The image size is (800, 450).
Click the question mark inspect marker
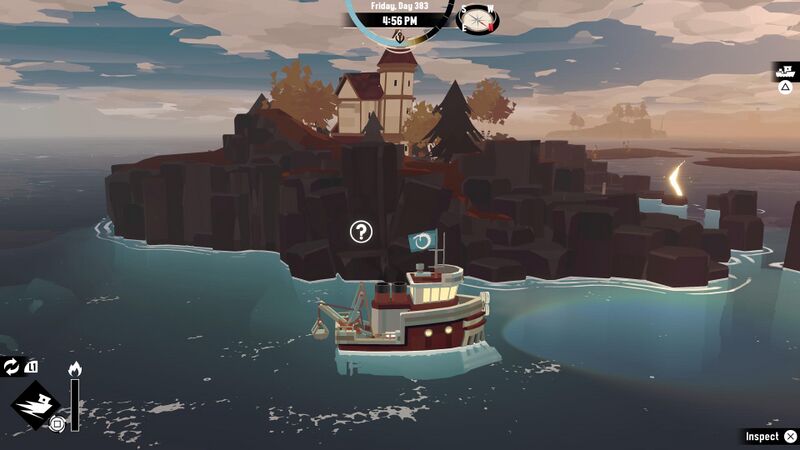[x=361, y=232]
